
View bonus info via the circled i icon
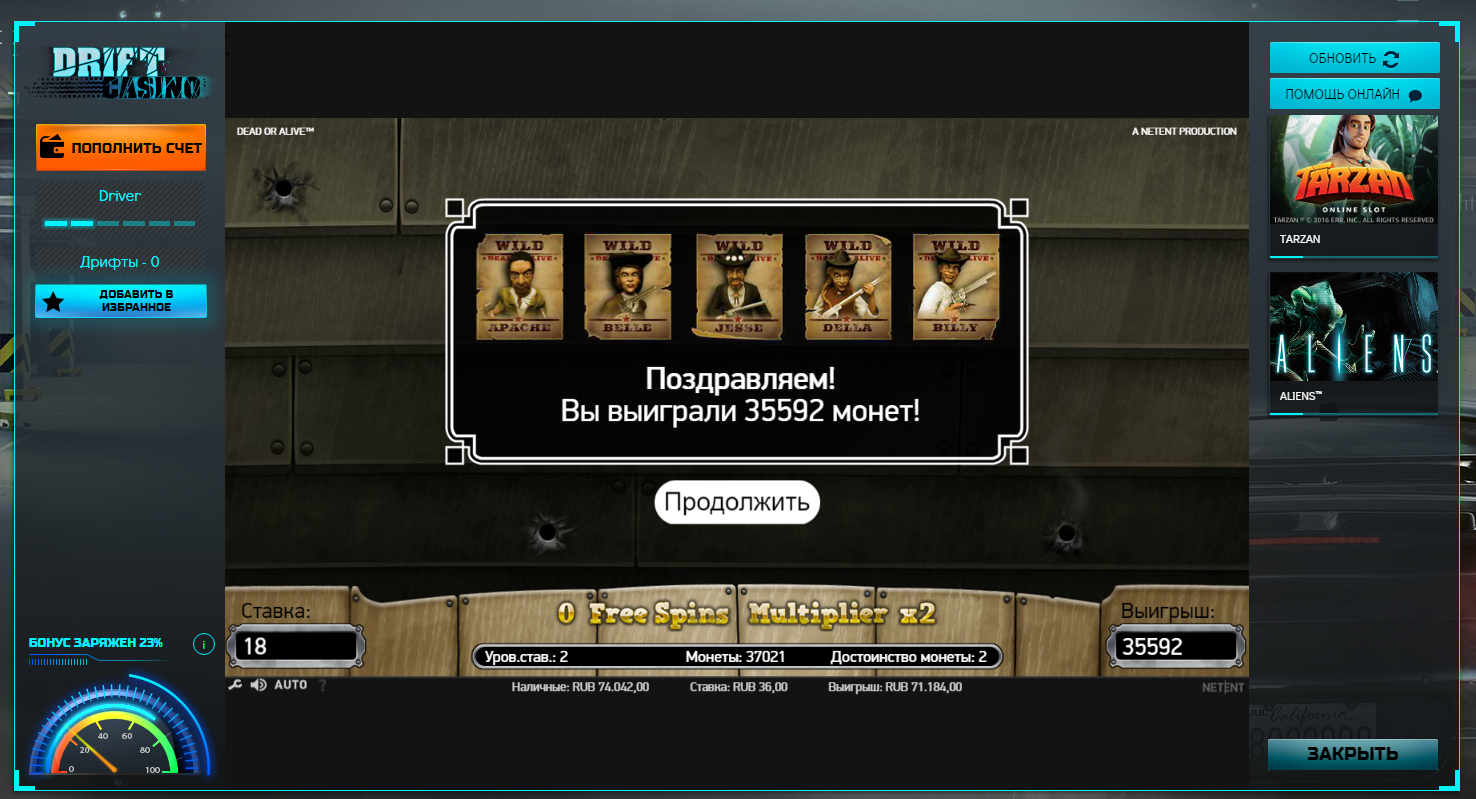click(x=203, y=644)
